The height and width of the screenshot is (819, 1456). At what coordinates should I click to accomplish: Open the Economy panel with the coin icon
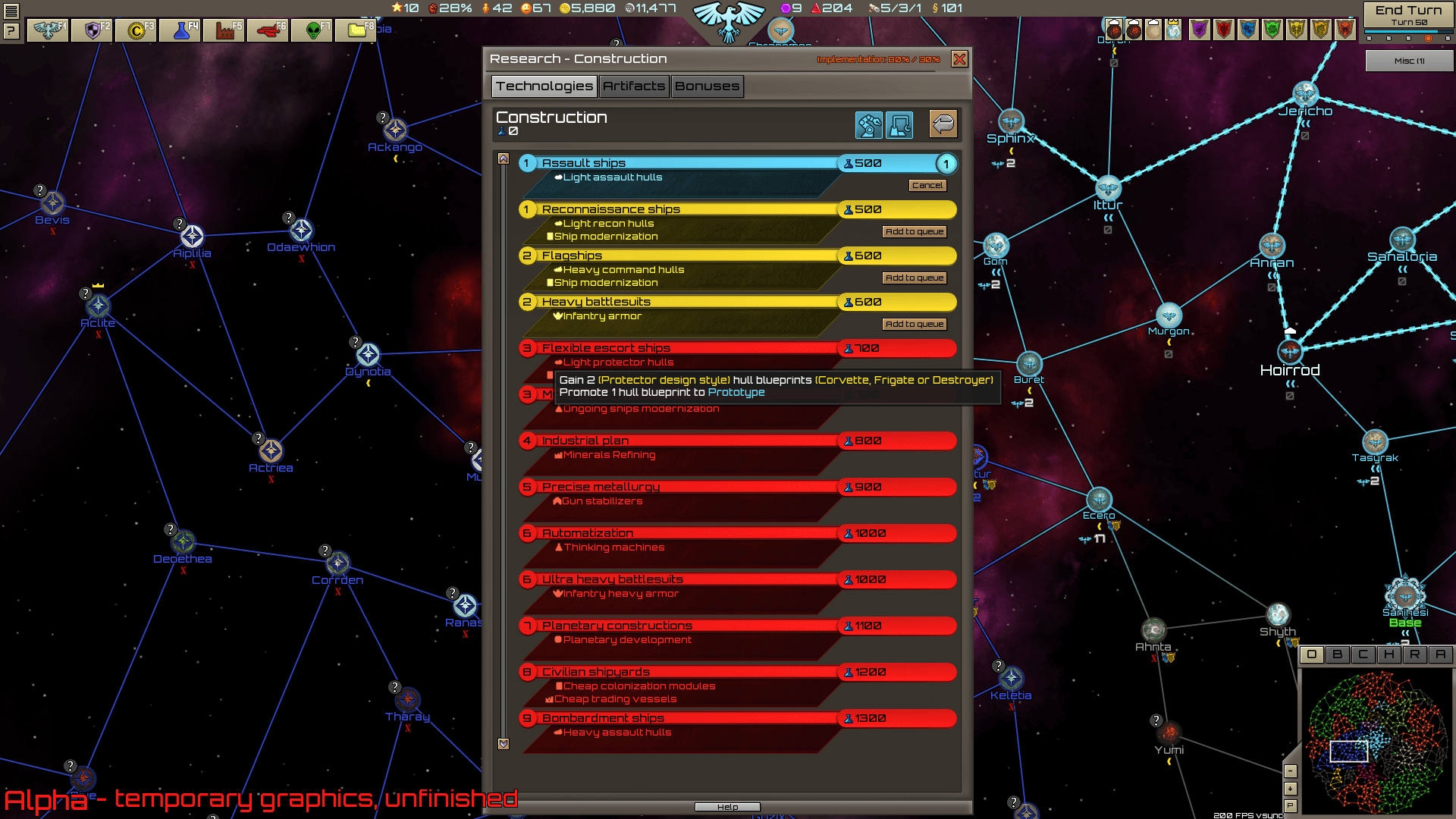(x=135, y=30)
